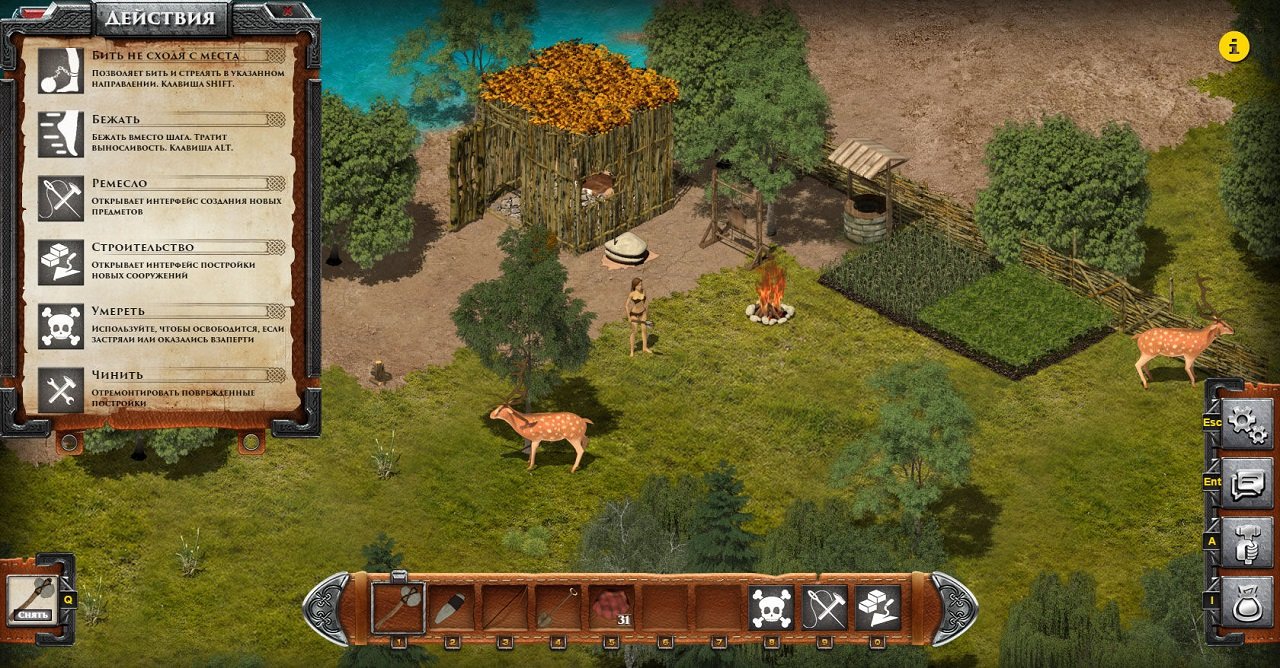Select the Чинить repair action
Screen dimensions: 1280x668
point(60,390)
